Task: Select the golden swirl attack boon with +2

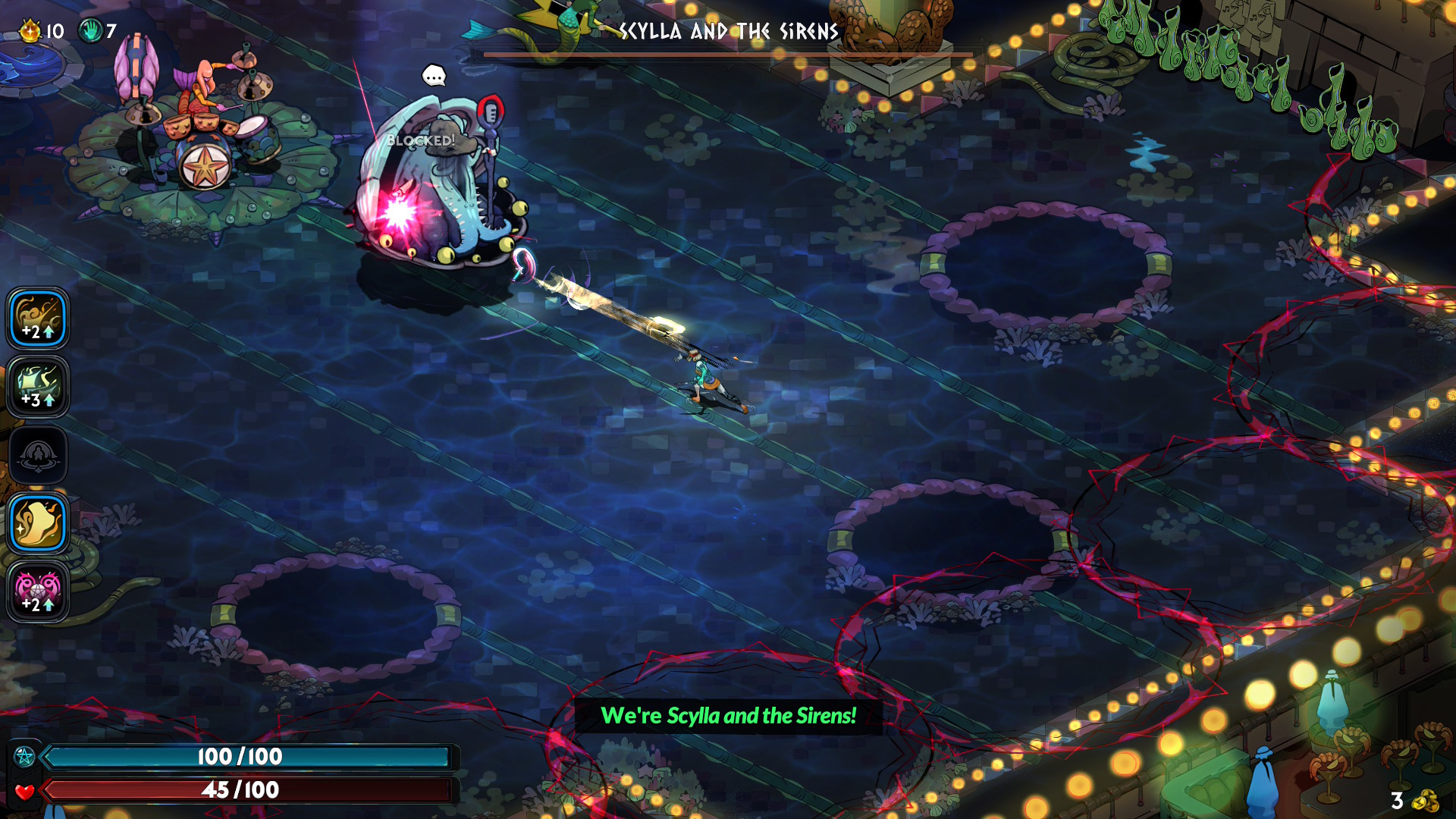Action: click(x=38, y=318)
